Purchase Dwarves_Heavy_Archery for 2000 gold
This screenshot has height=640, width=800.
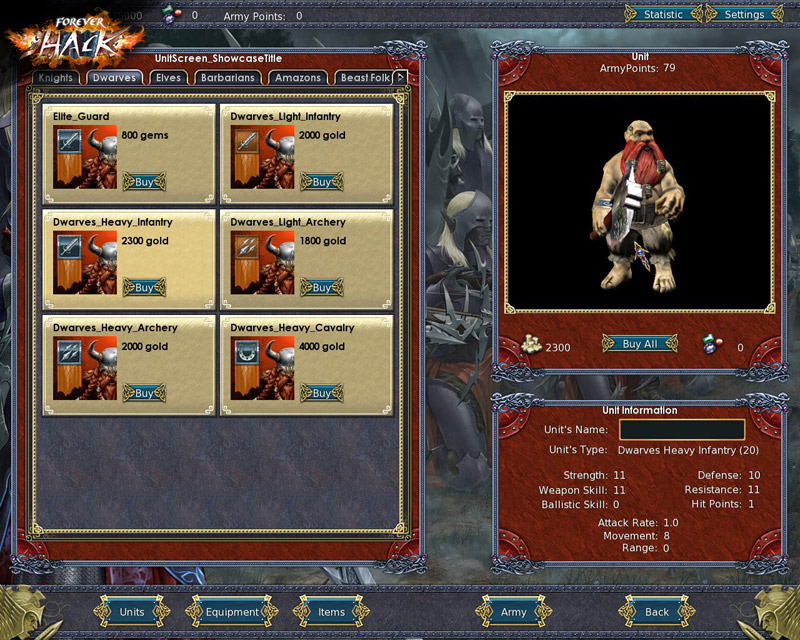coord(144,393)
